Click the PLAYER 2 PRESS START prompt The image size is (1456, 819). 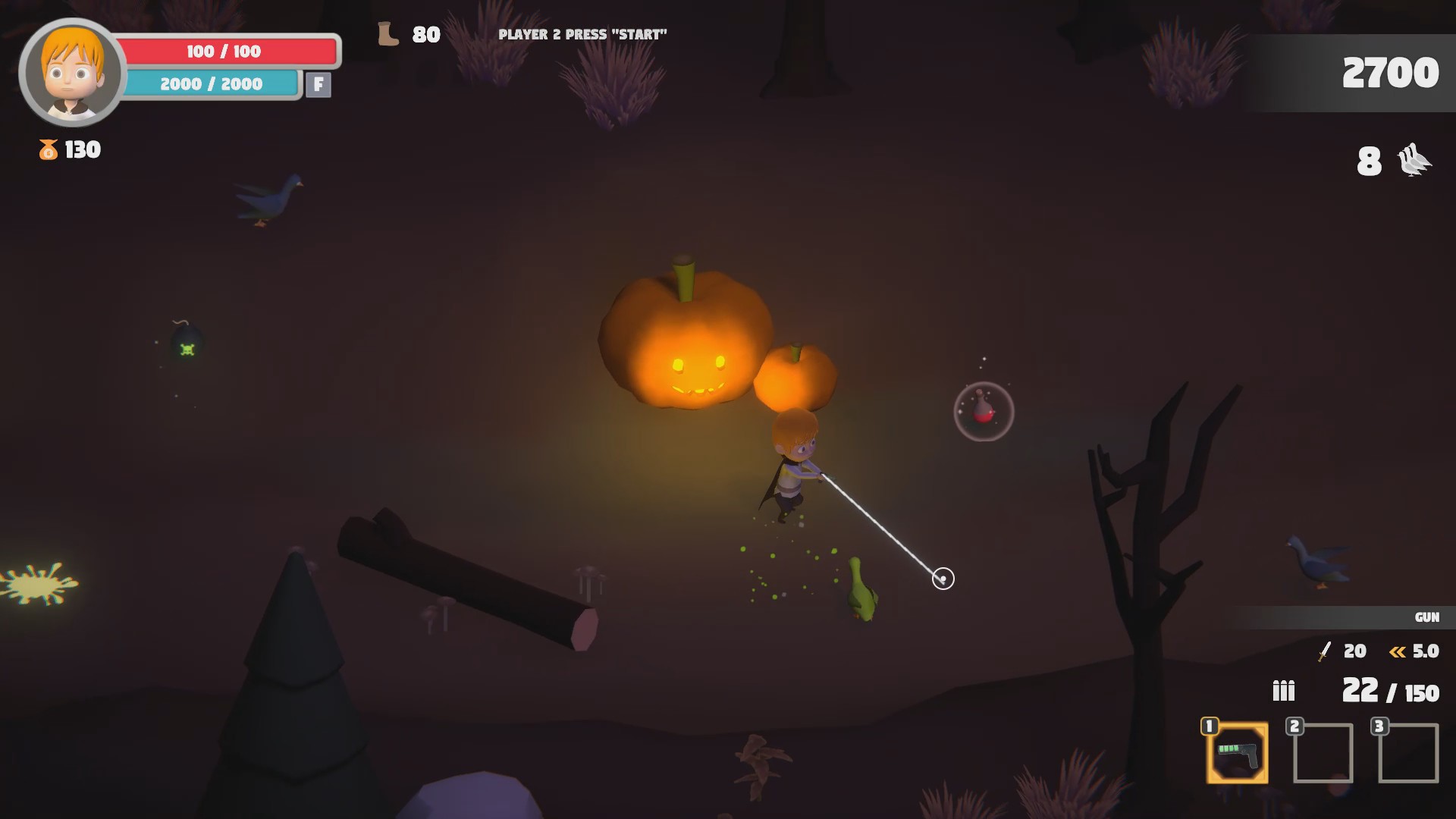582,33
